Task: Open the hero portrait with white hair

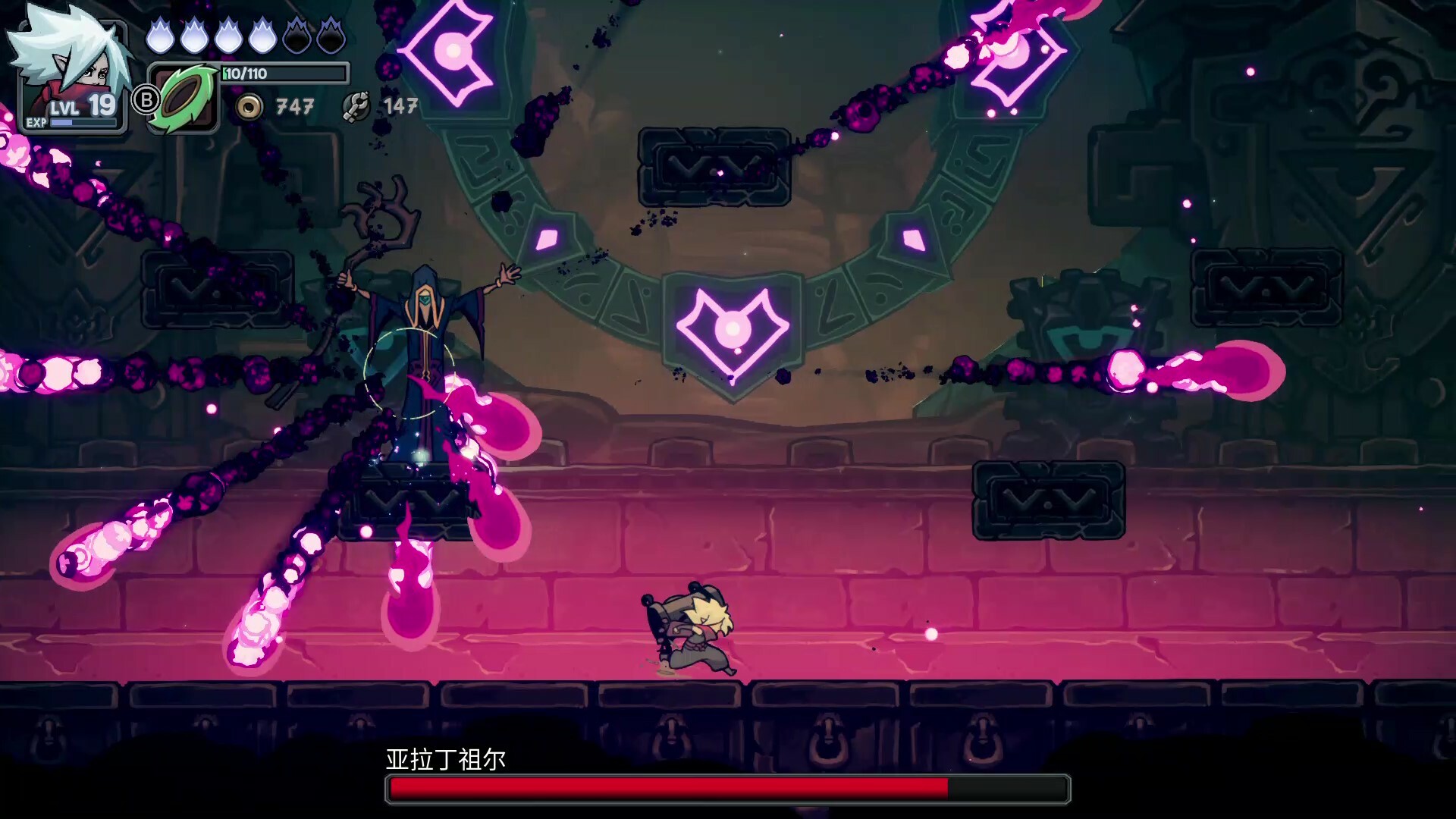Action: pyautogui.click(x=72, y=57)
